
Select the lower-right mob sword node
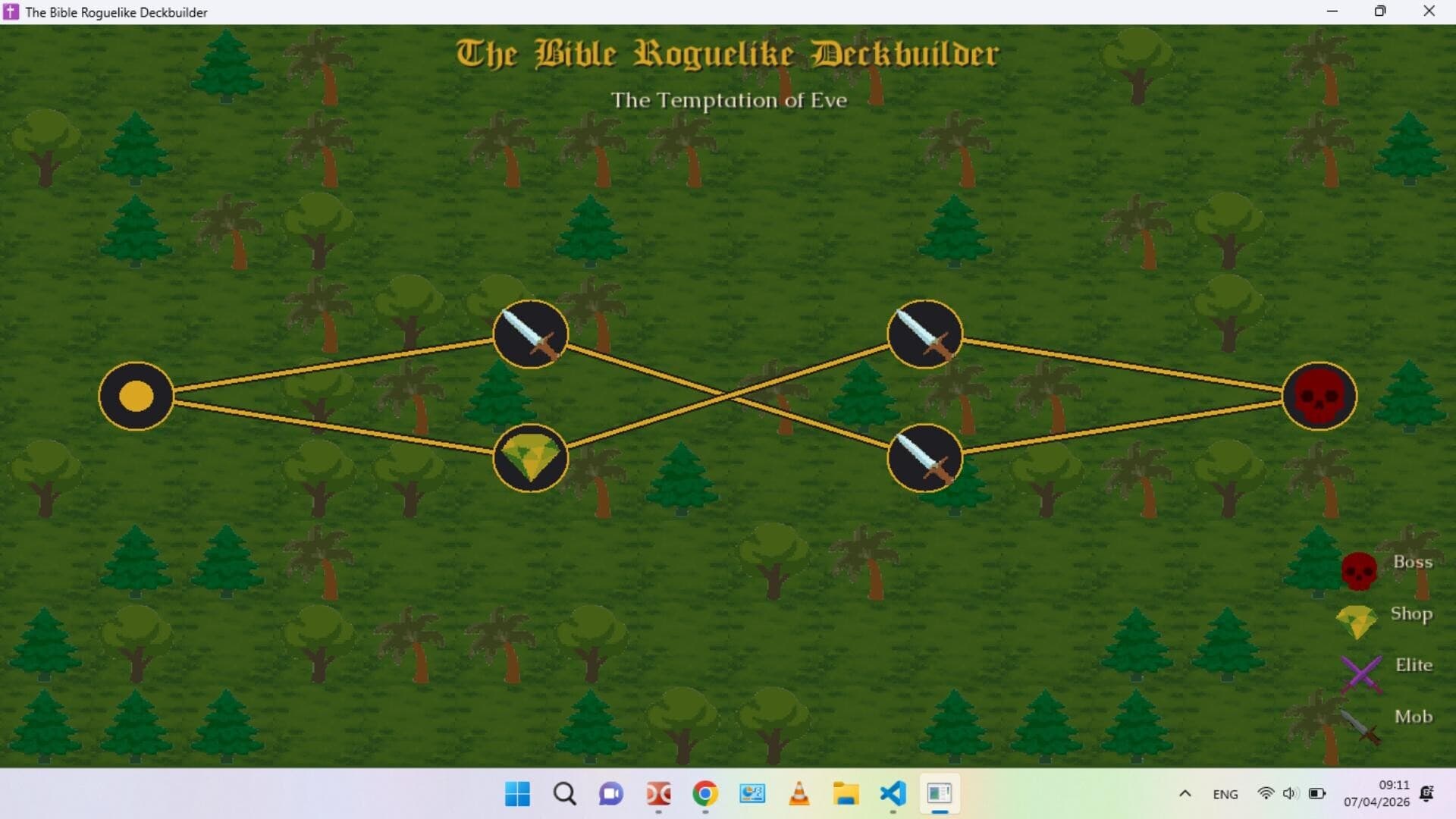click(924, 458)
